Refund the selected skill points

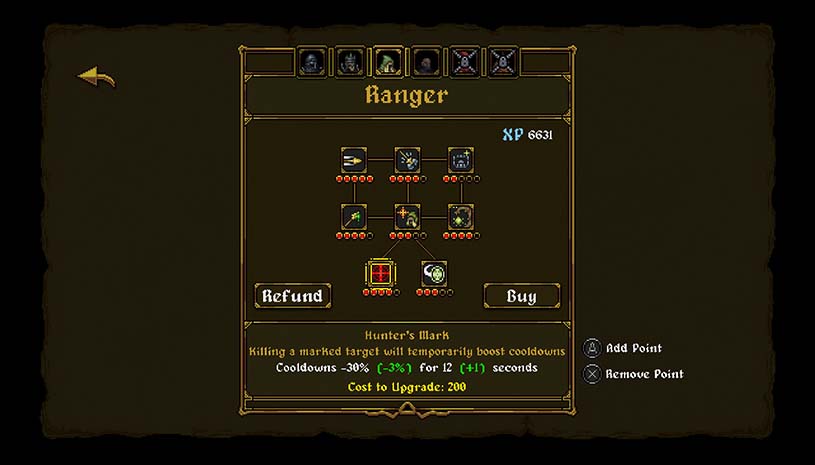pos(292,295)
